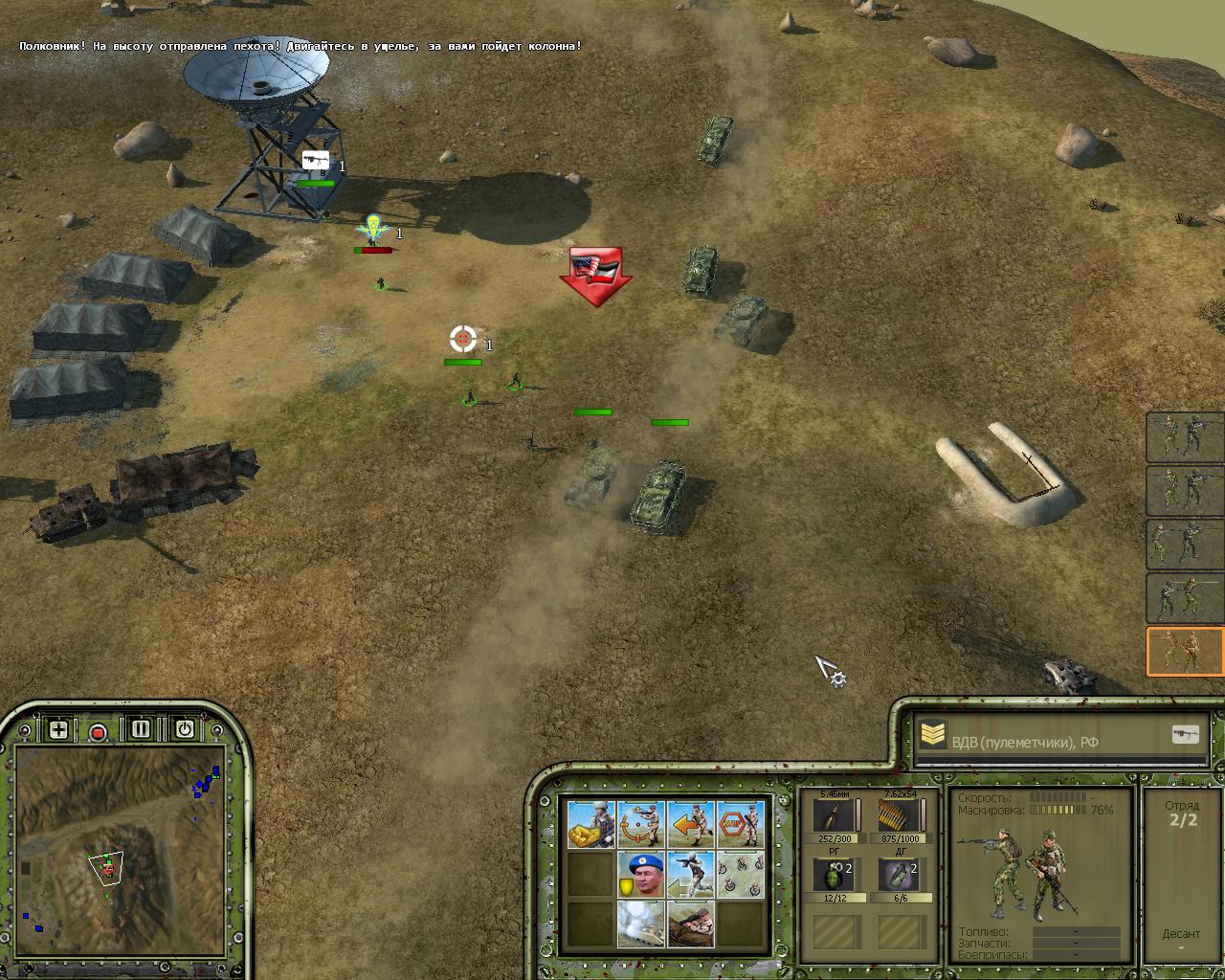Choose the scatter formation command

pos(741,875)
